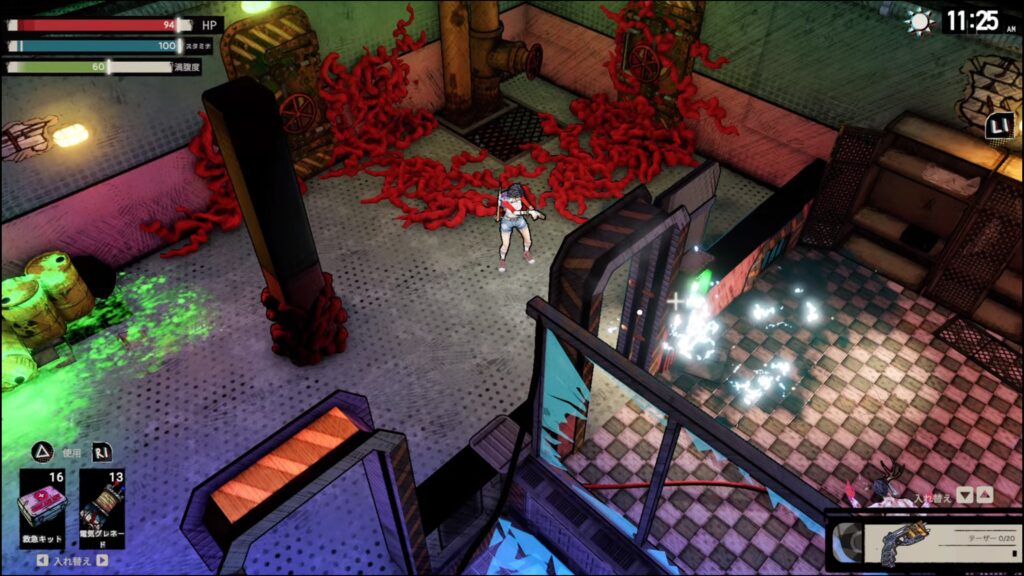The image size is (1024, 576).
Task: Select the first aid kit item slot
Action: (x=43, y=506)
